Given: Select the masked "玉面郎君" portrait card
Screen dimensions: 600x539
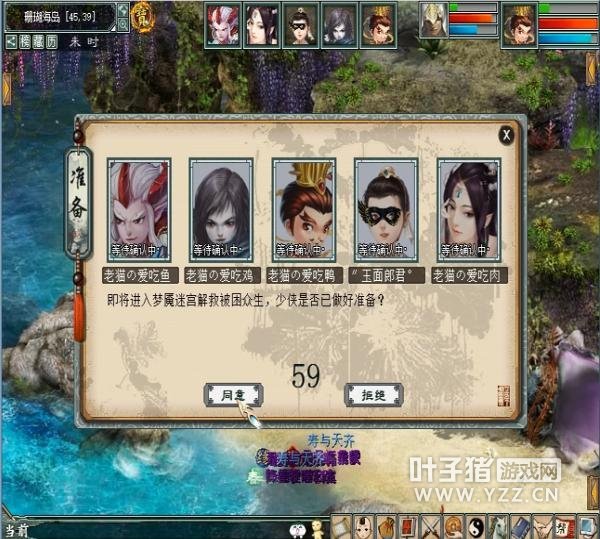Looking at the screenshot, I should 386,211.
